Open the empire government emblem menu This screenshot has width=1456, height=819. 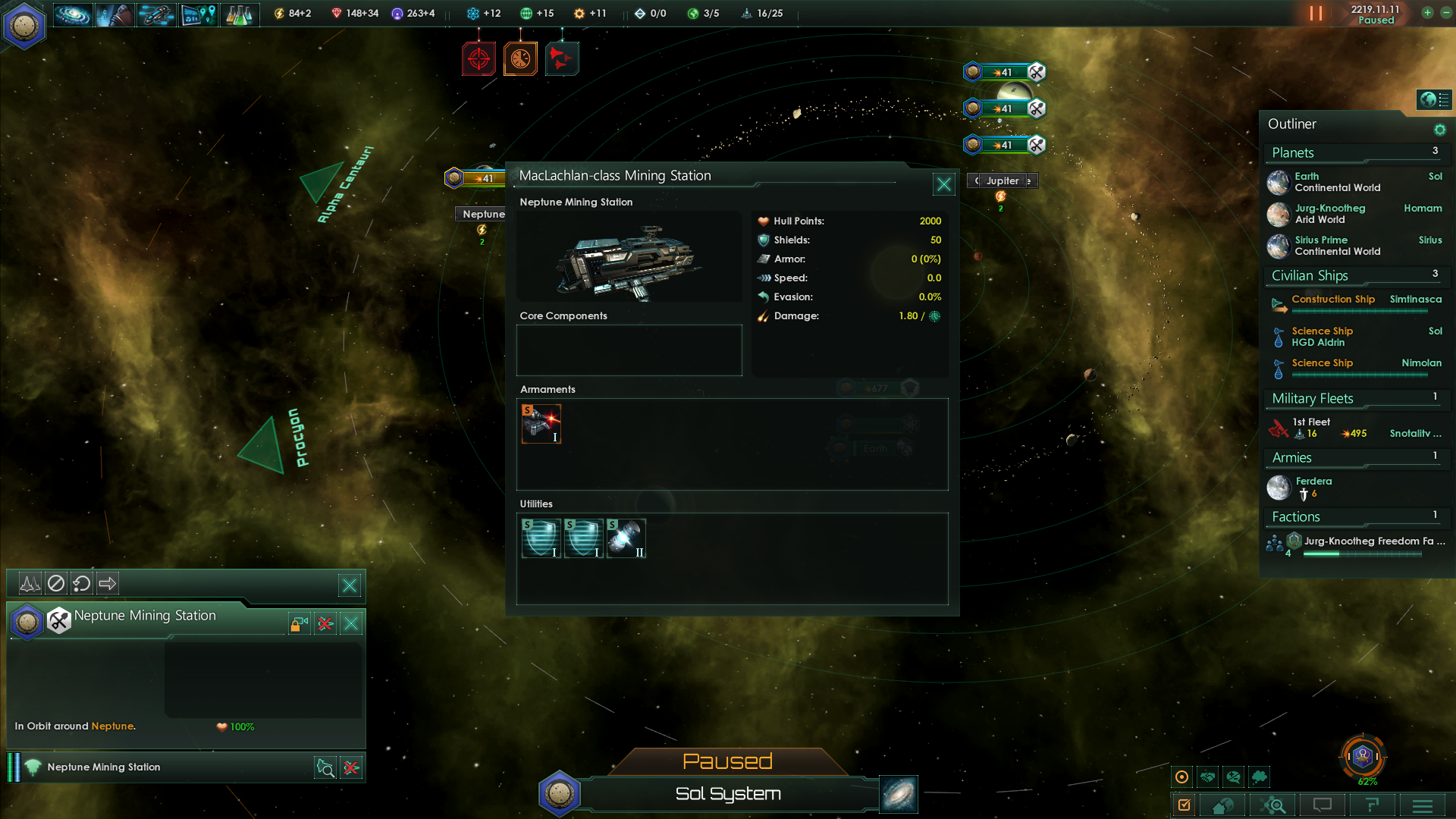24,27
